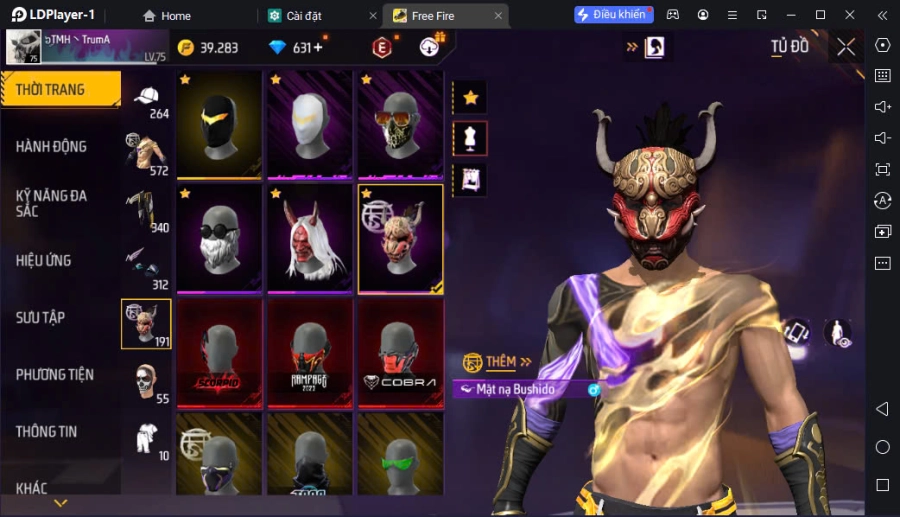Image resolution: width=900 pixels, height=517 pixels.
Task: Close the wardrobe with the X button
Action: click(x=846, y=47)
